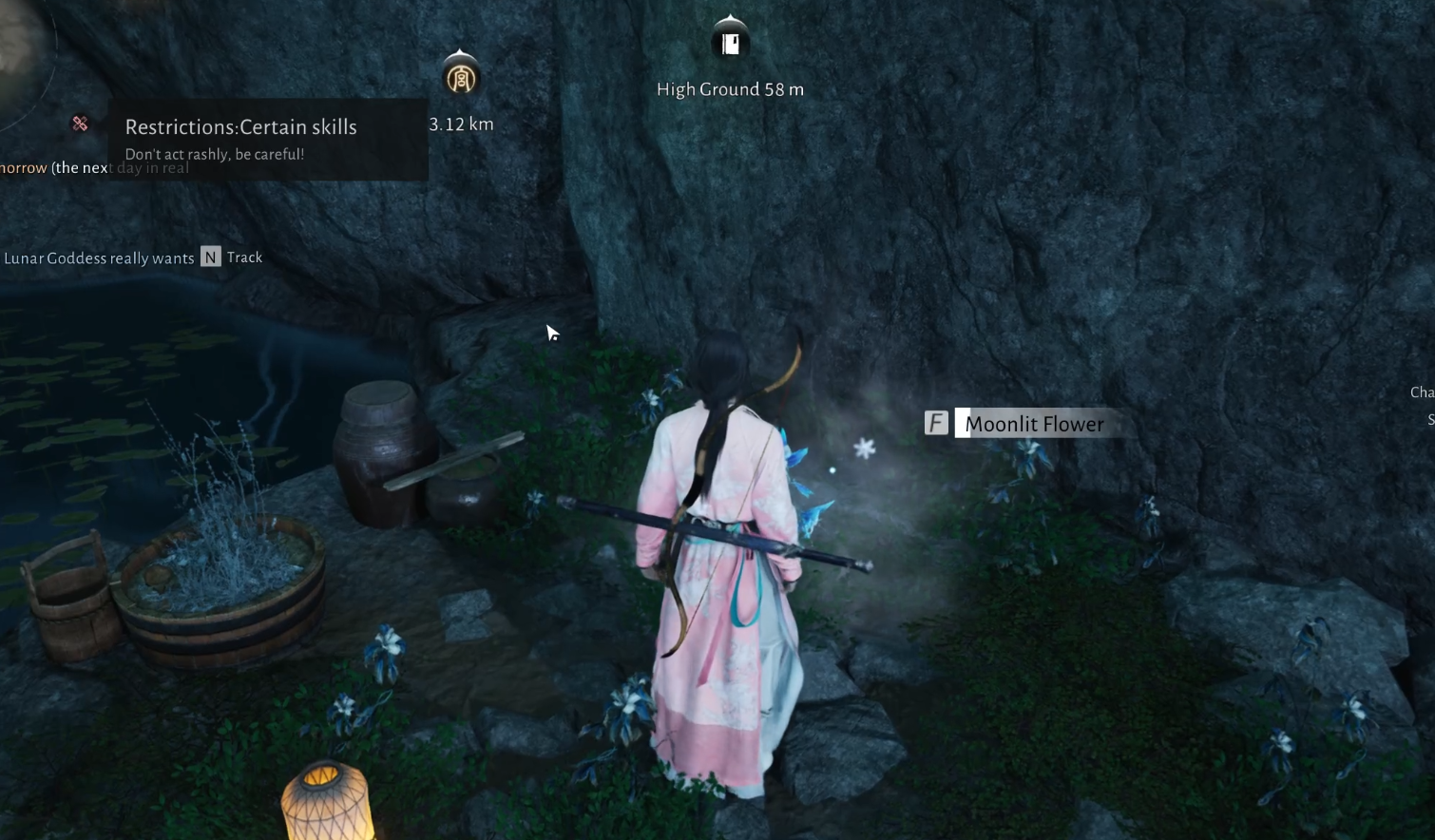
Task: Click the quest text Lunar Goddess really wants
Action: point(98,258)
